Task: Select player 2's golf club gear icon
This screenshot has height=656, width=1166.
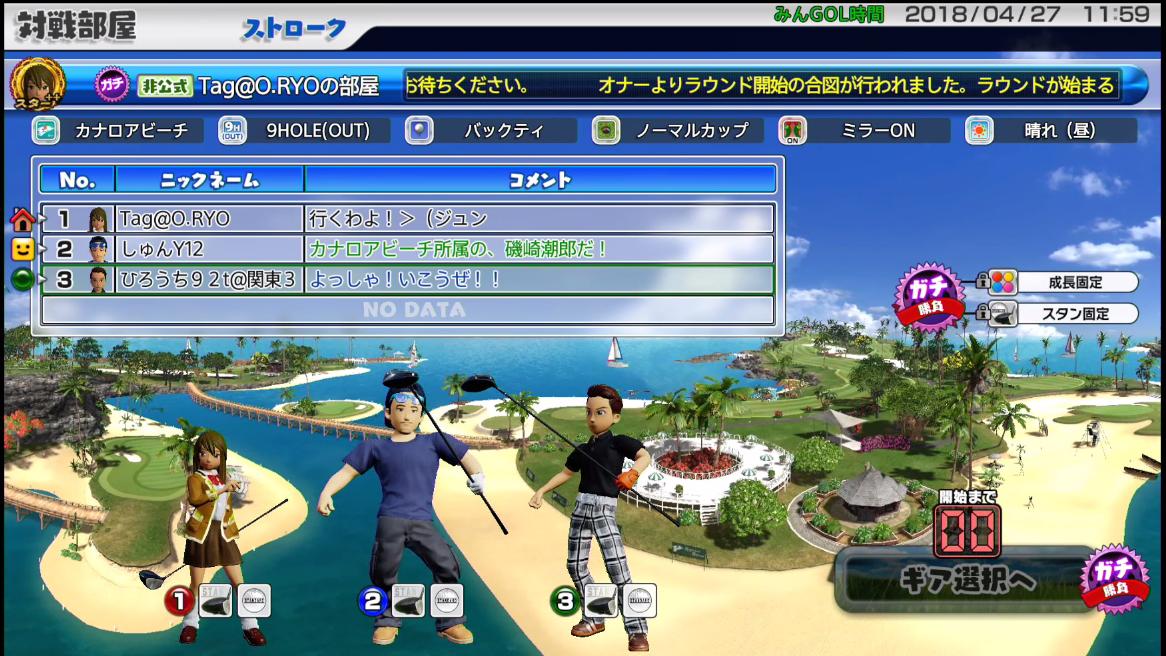Action: (408, 600)
